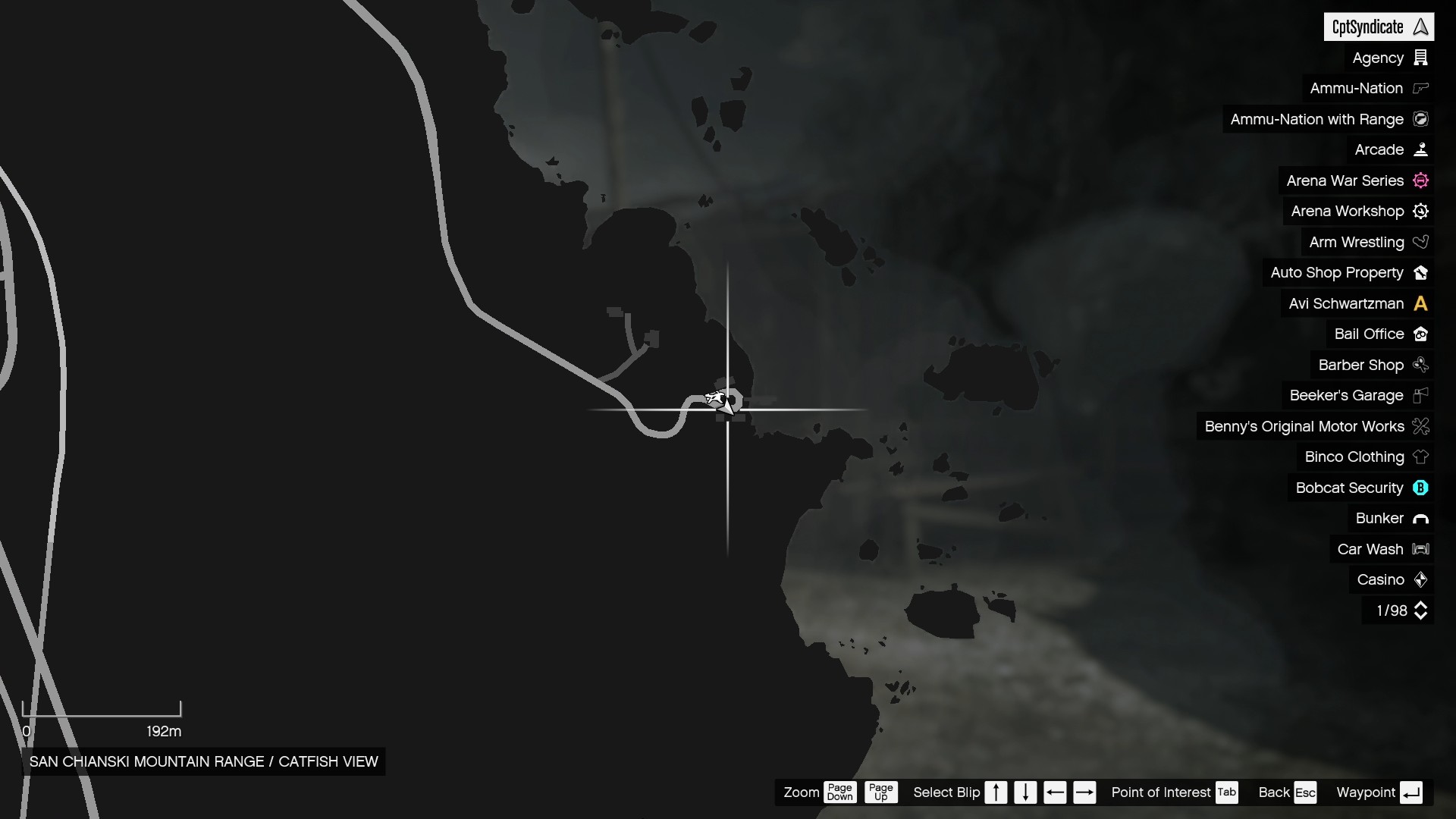The height and width of the screenshot is (819, 1456).
Task: Select the Arm Wrestling hands icon
Action: pyautogui.click(x=1421, y=242)
